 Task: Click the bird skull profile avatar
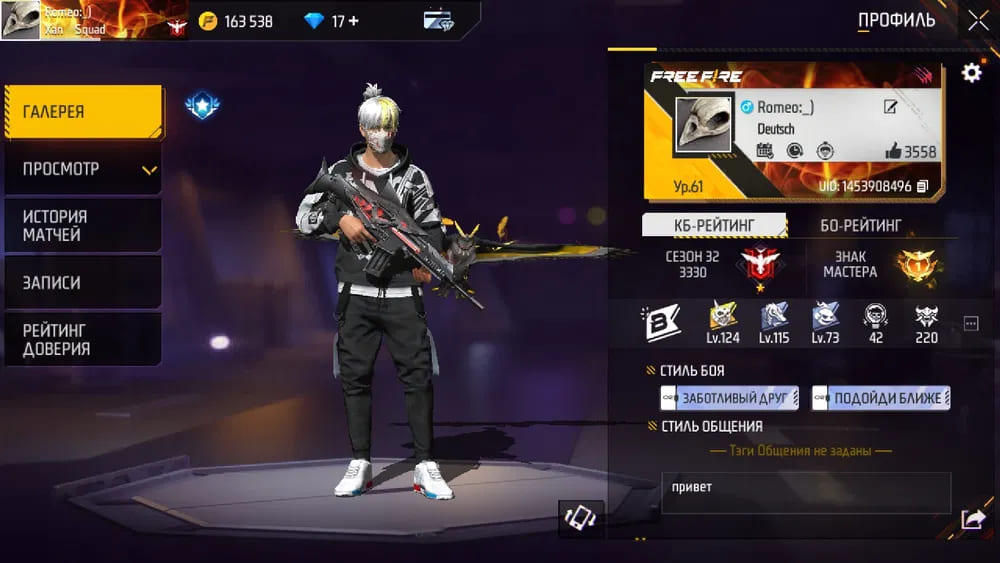click(703, 126)
